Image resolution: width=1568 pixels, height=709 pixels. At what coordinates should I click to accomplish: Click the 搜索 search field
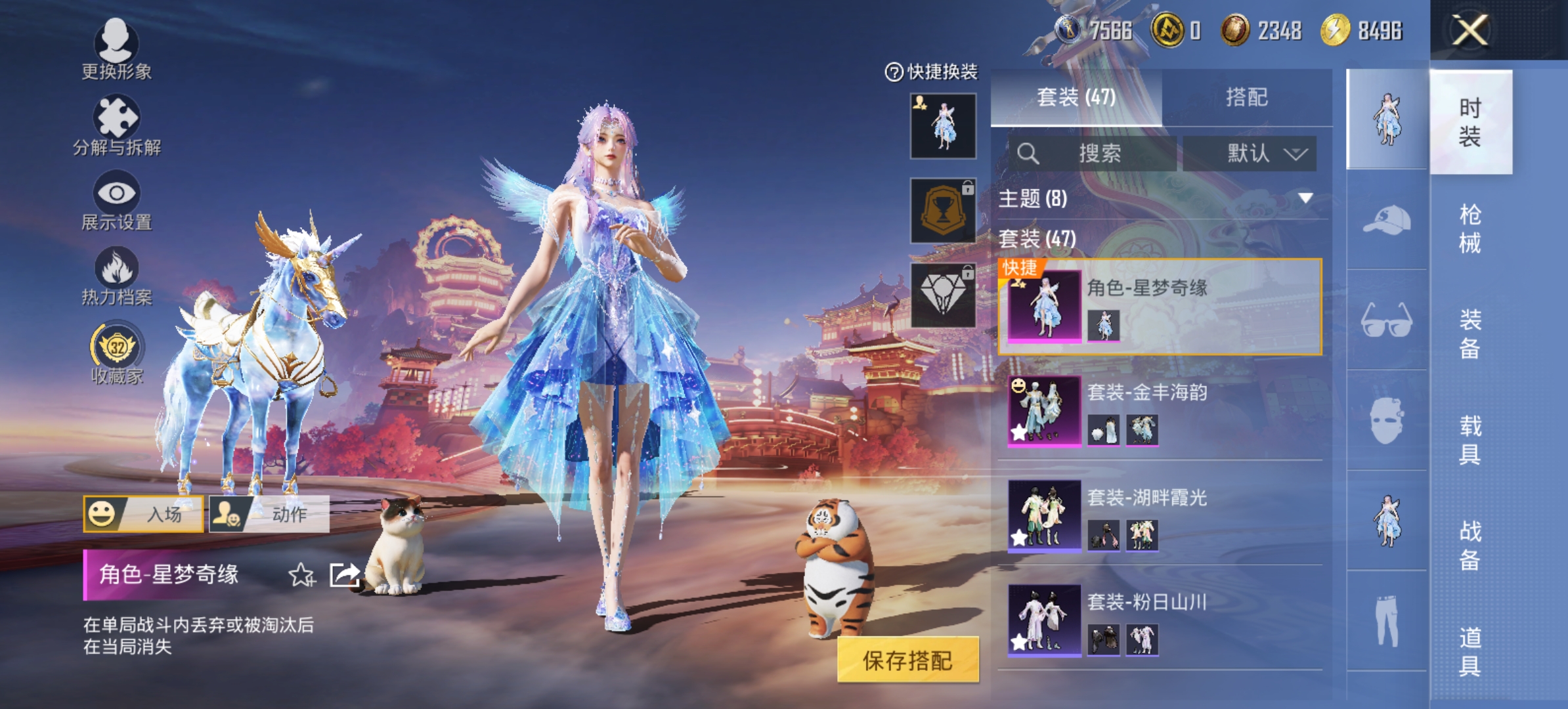(1094, 154)
